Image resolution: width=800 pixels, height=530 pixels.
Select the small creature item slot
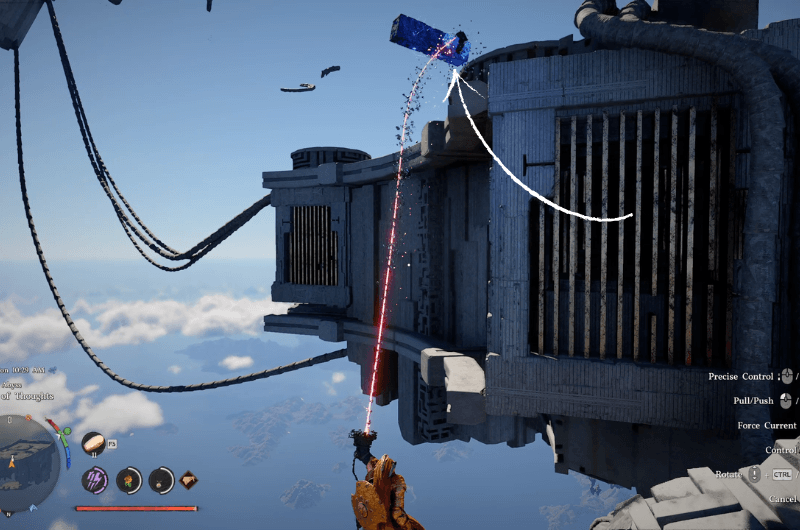[160, 481]
